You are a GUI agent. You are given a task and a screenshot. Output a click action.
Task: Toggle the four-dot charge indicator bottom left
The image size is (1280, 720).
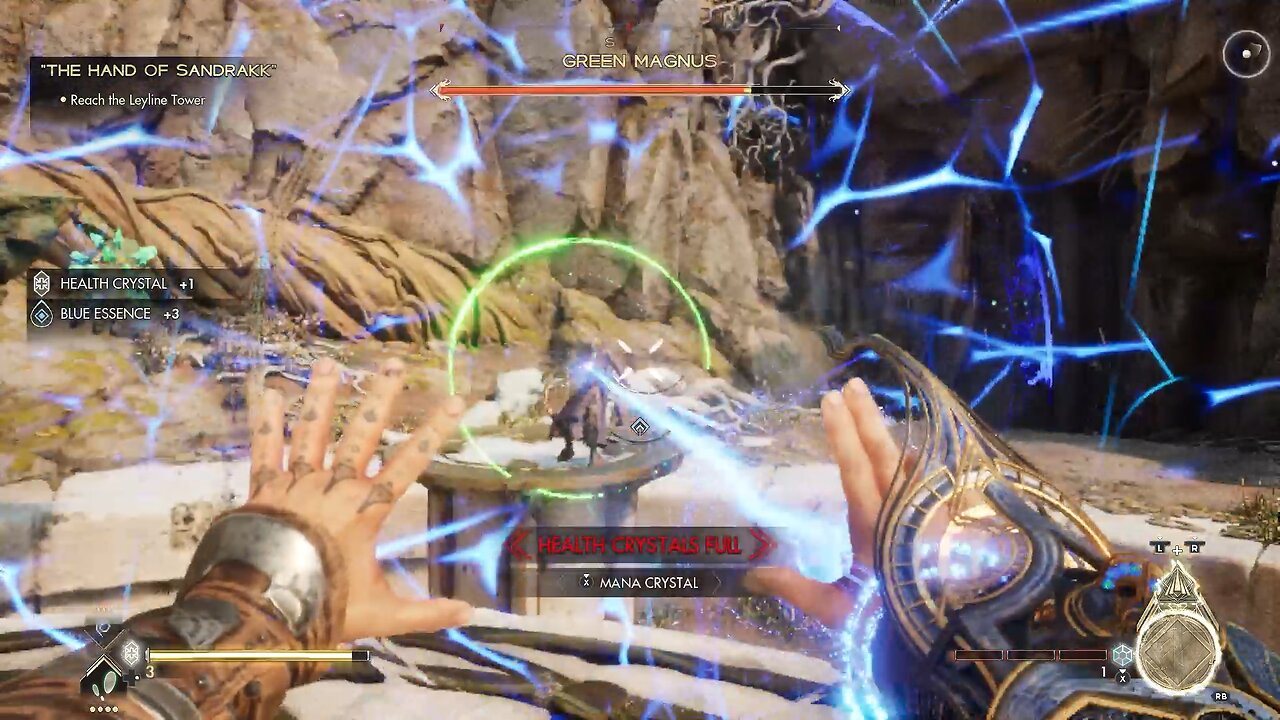(x=102, y=708)
